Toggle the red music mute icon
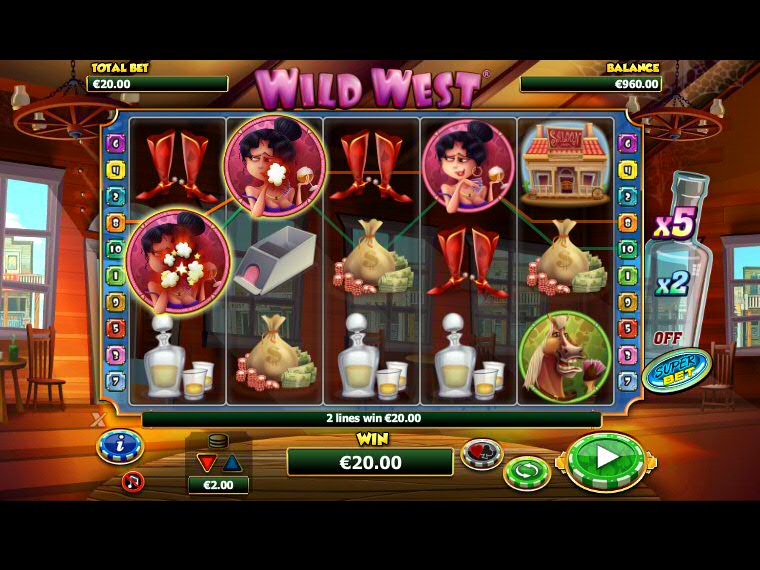 (x=132, y=482)
